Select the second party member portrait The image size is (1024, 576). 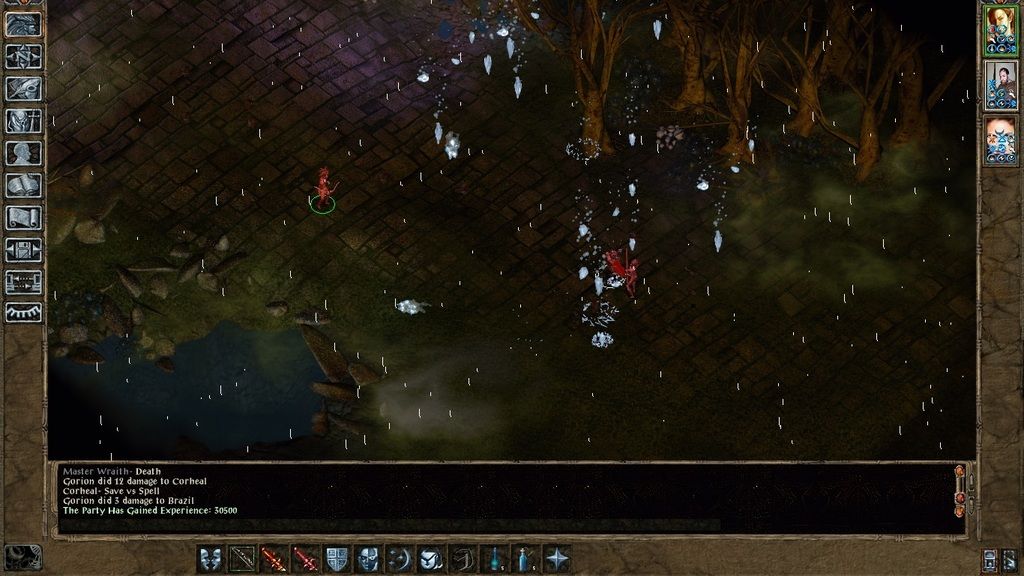tap(999, 83)
